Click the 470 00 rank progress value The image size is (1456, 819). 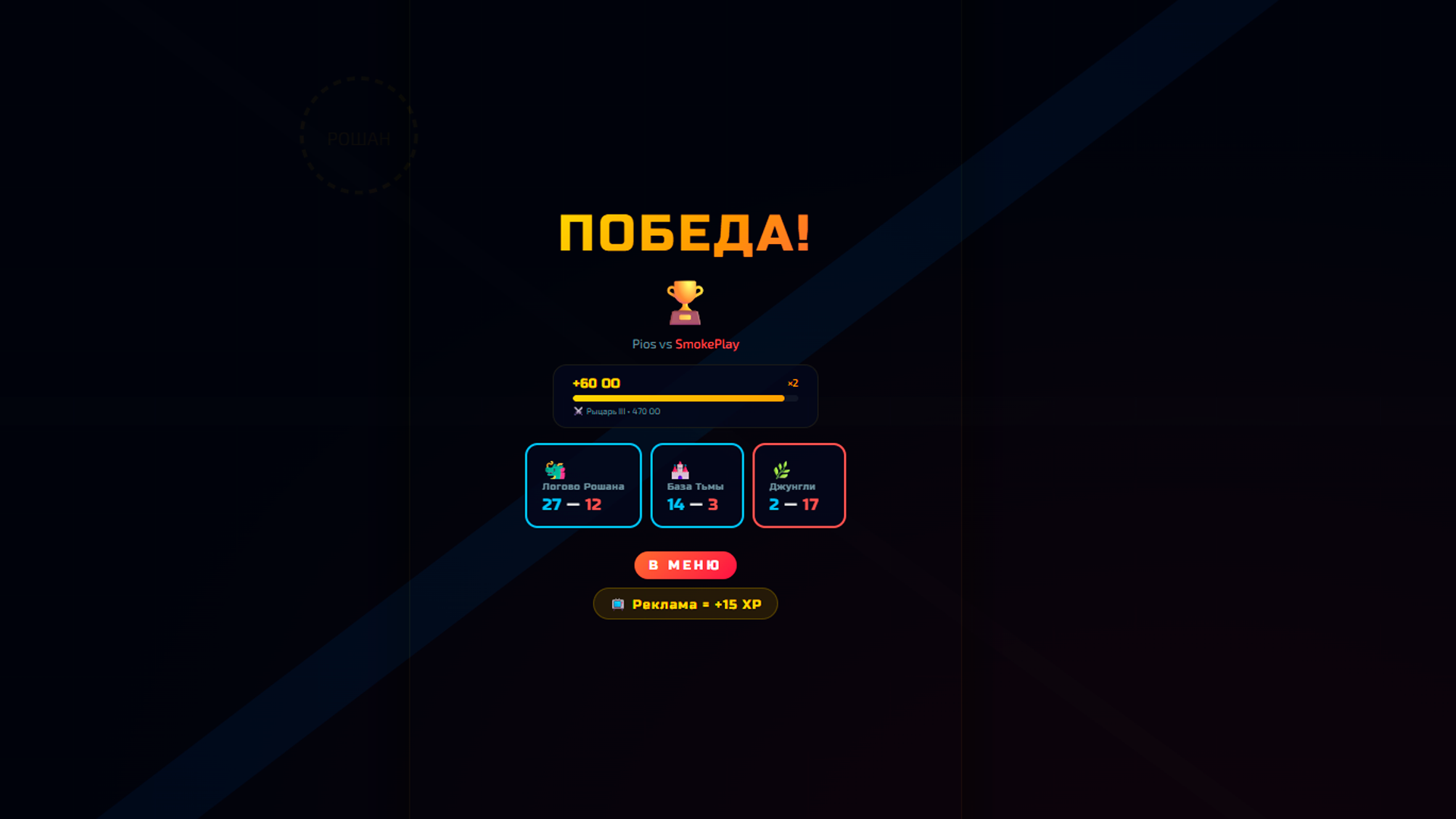pos(646,411)
